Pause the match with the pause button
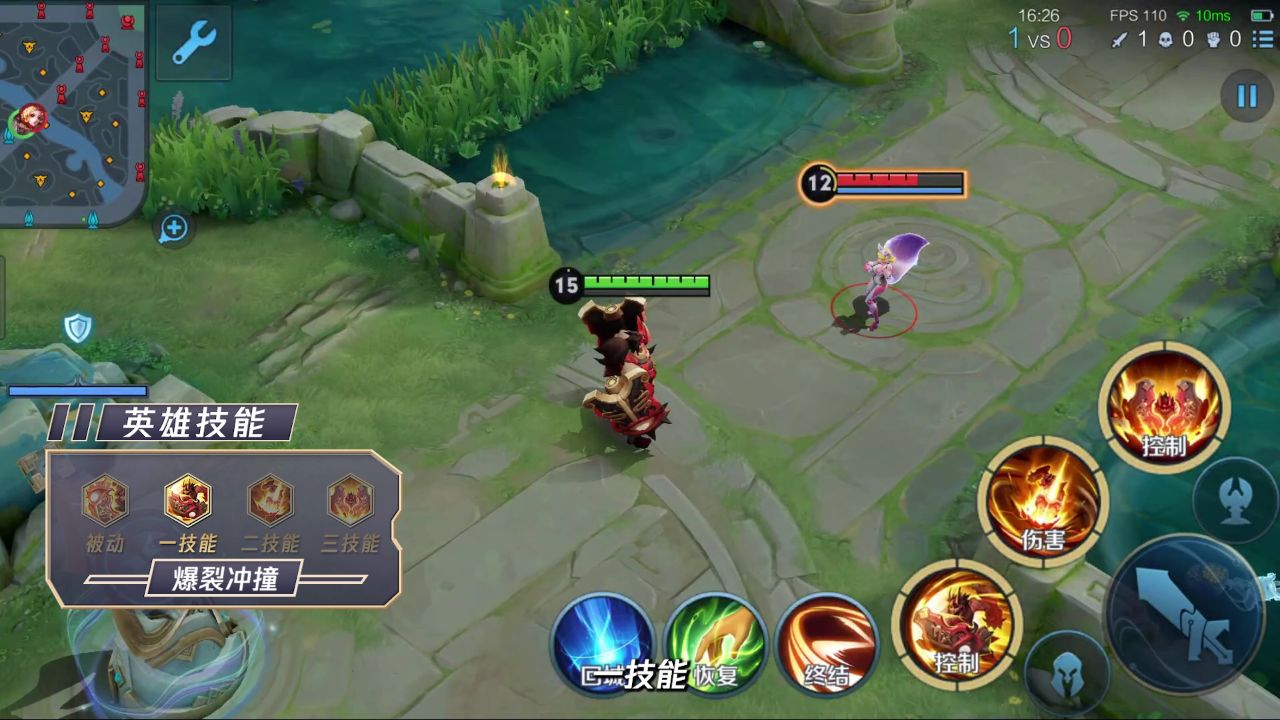Viewport: 1280px width, 720px height. click(x=1246, y=96)
